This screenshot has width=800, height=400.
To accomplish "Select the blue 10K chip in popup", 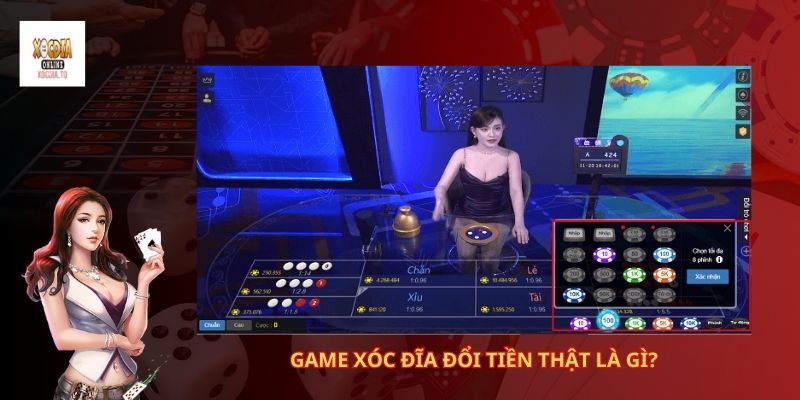I will [x=574, y=295].
